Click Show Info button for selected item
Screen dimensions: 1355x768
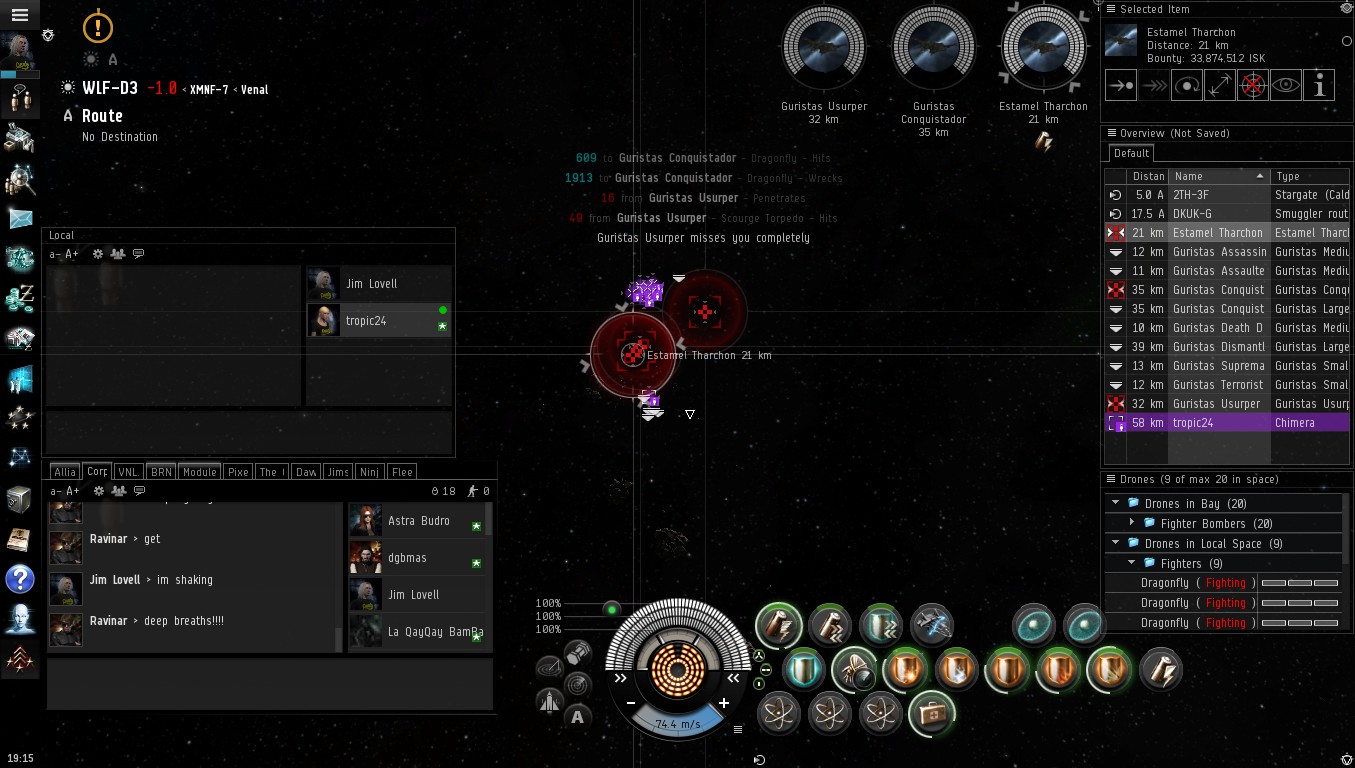1320,86
